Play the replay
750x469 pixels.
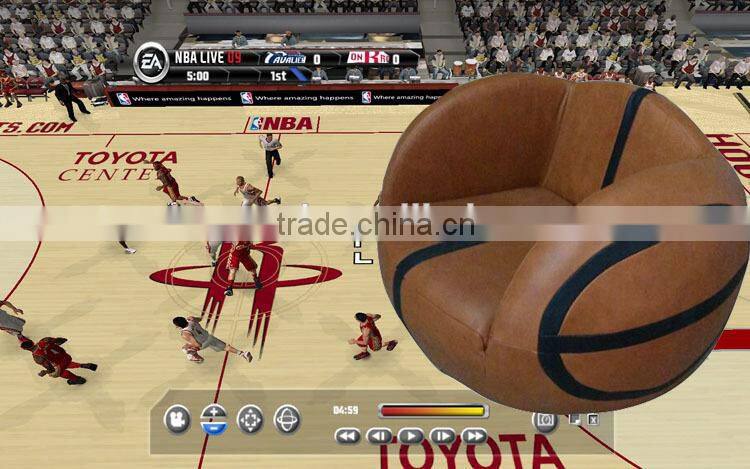411,436
